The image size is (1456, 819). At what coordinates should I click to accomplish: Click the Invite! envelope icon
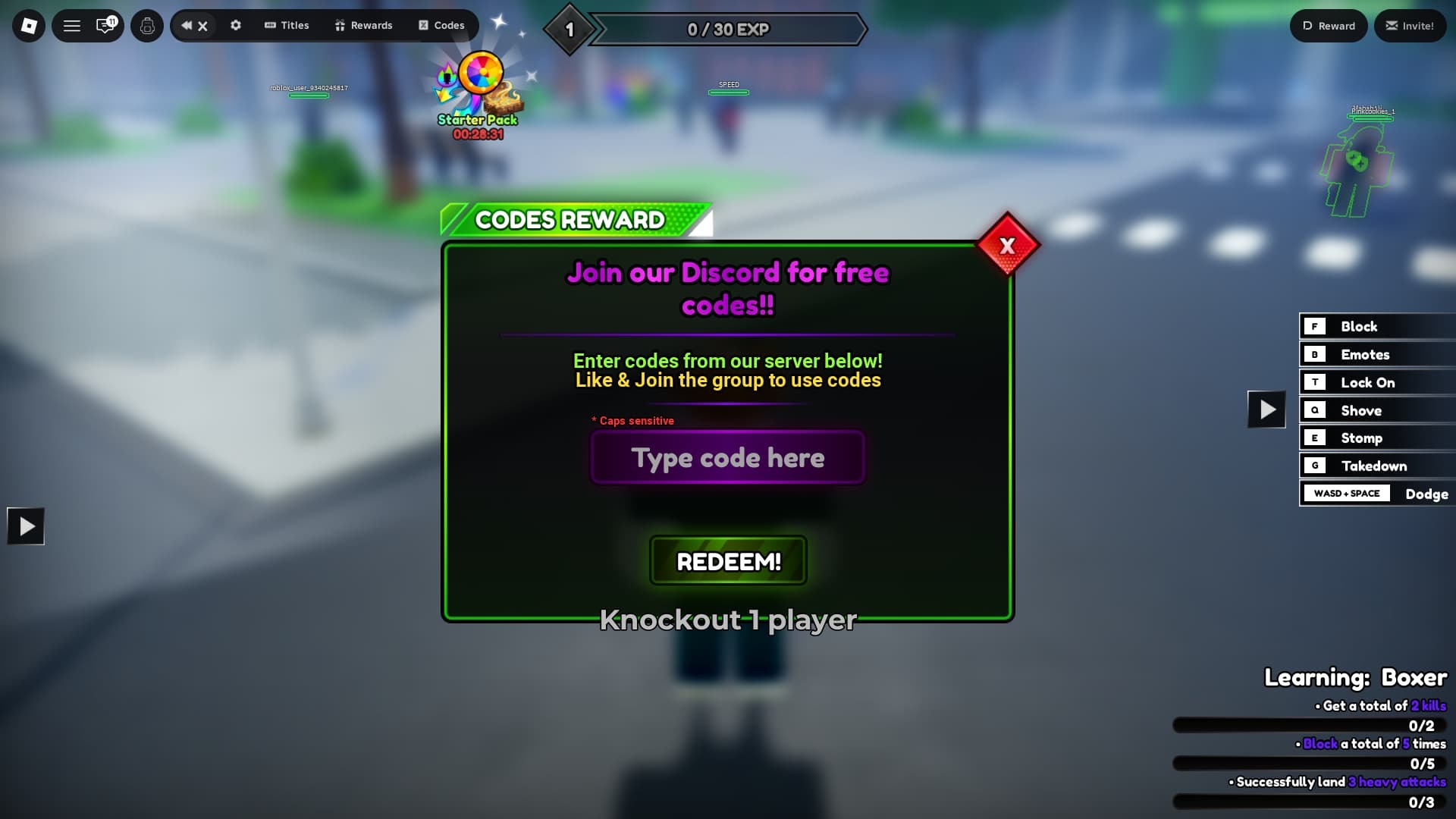[x=1410, y=25]
